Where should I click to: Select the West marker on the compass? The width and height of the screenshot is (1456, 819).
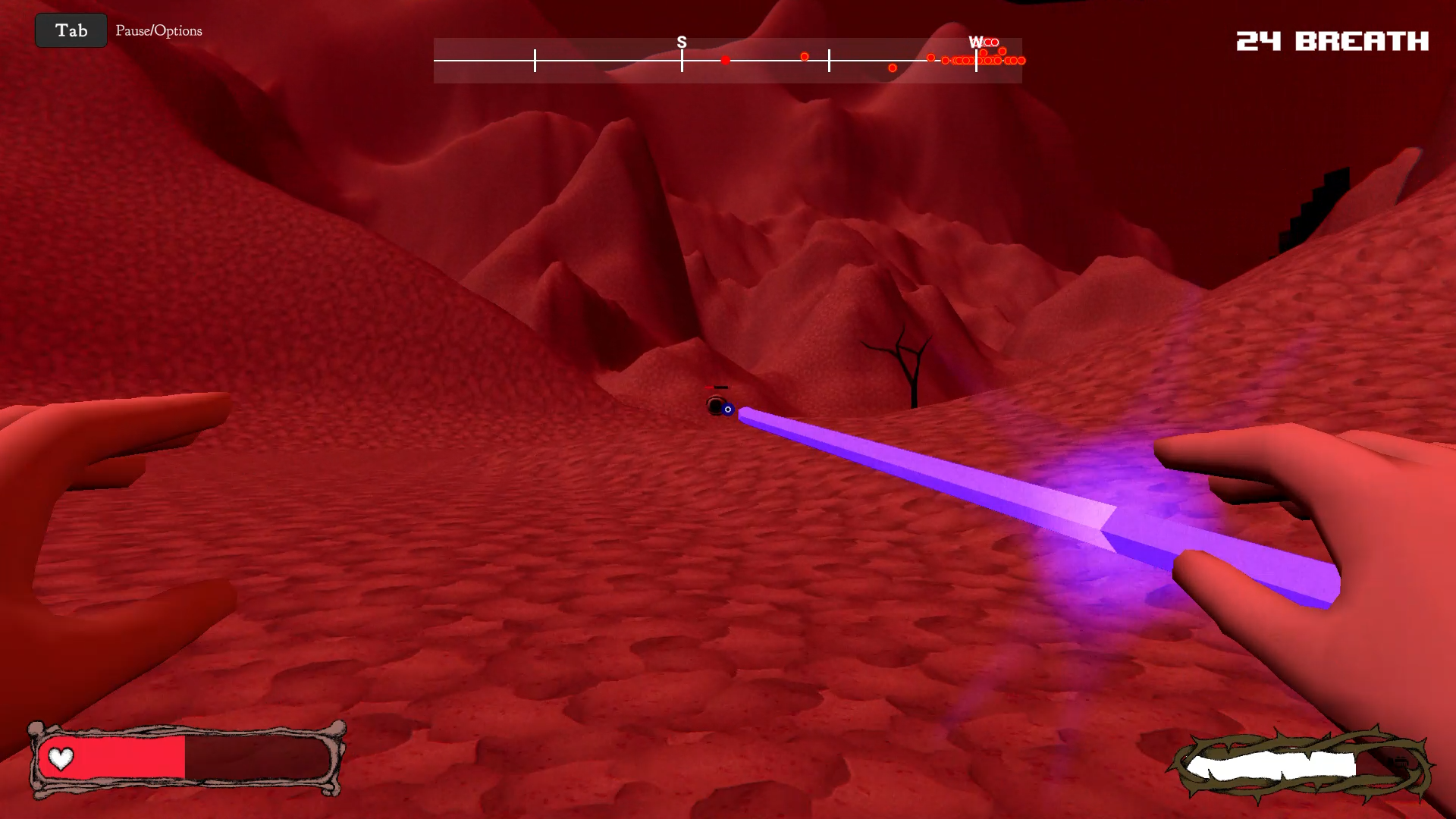coord(975,43)
